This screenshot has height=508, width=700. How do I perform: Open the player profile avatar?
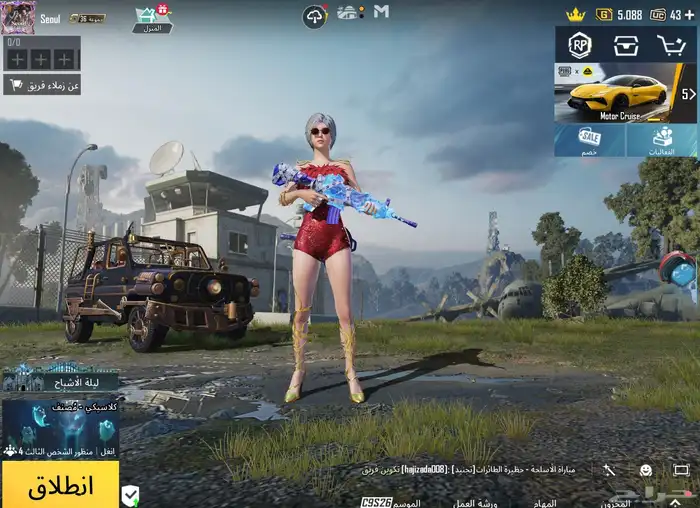(x=18, y=17)
